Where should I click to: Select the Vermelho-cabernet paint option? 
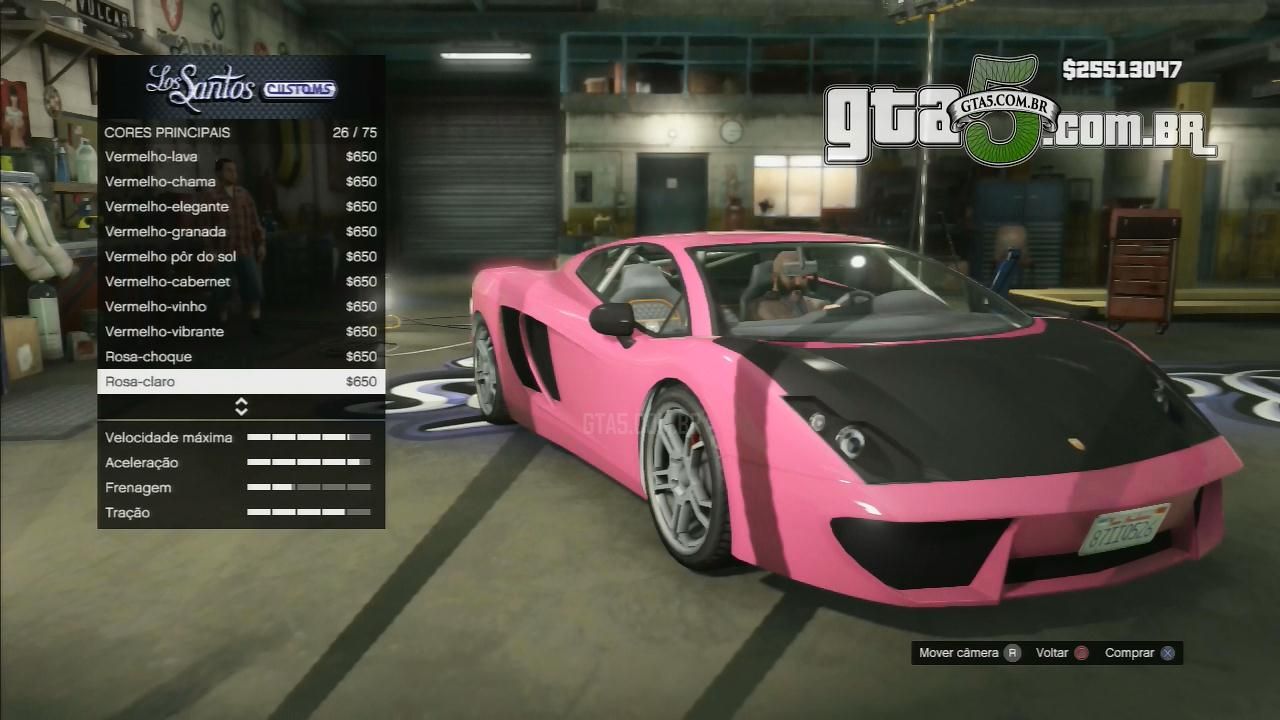coord(240,282)
